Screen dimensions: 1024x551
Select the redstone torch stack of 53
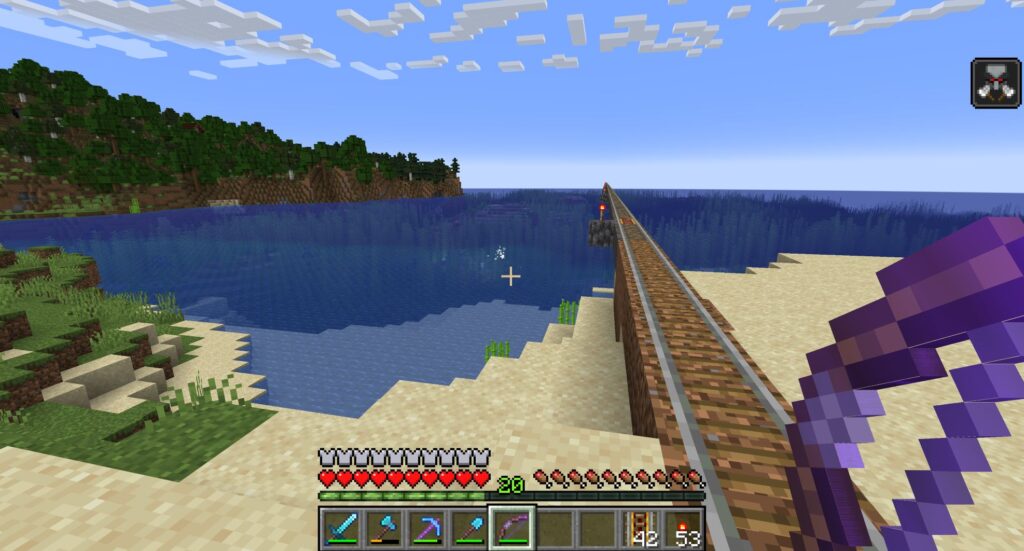point(684,527)
